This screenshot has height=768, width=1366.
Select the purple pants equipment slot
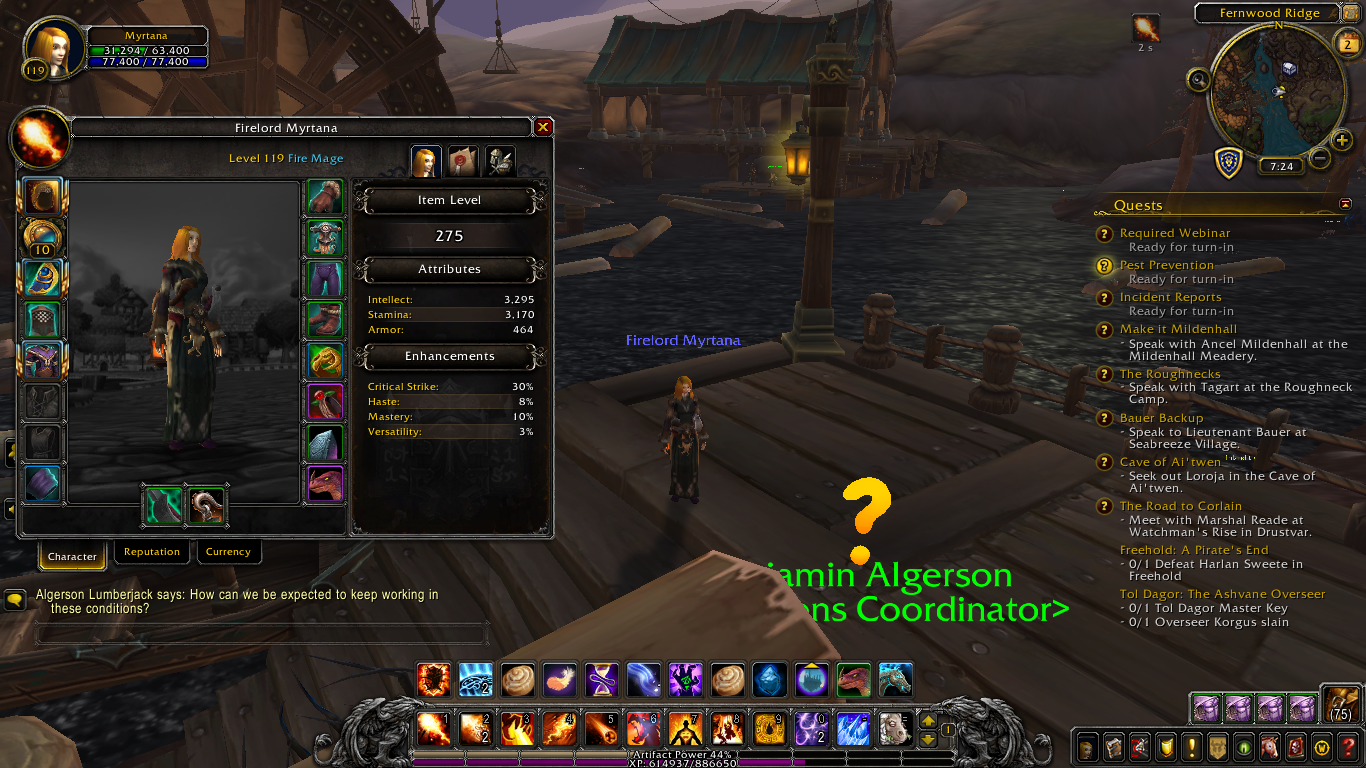(x=325, y=278)
